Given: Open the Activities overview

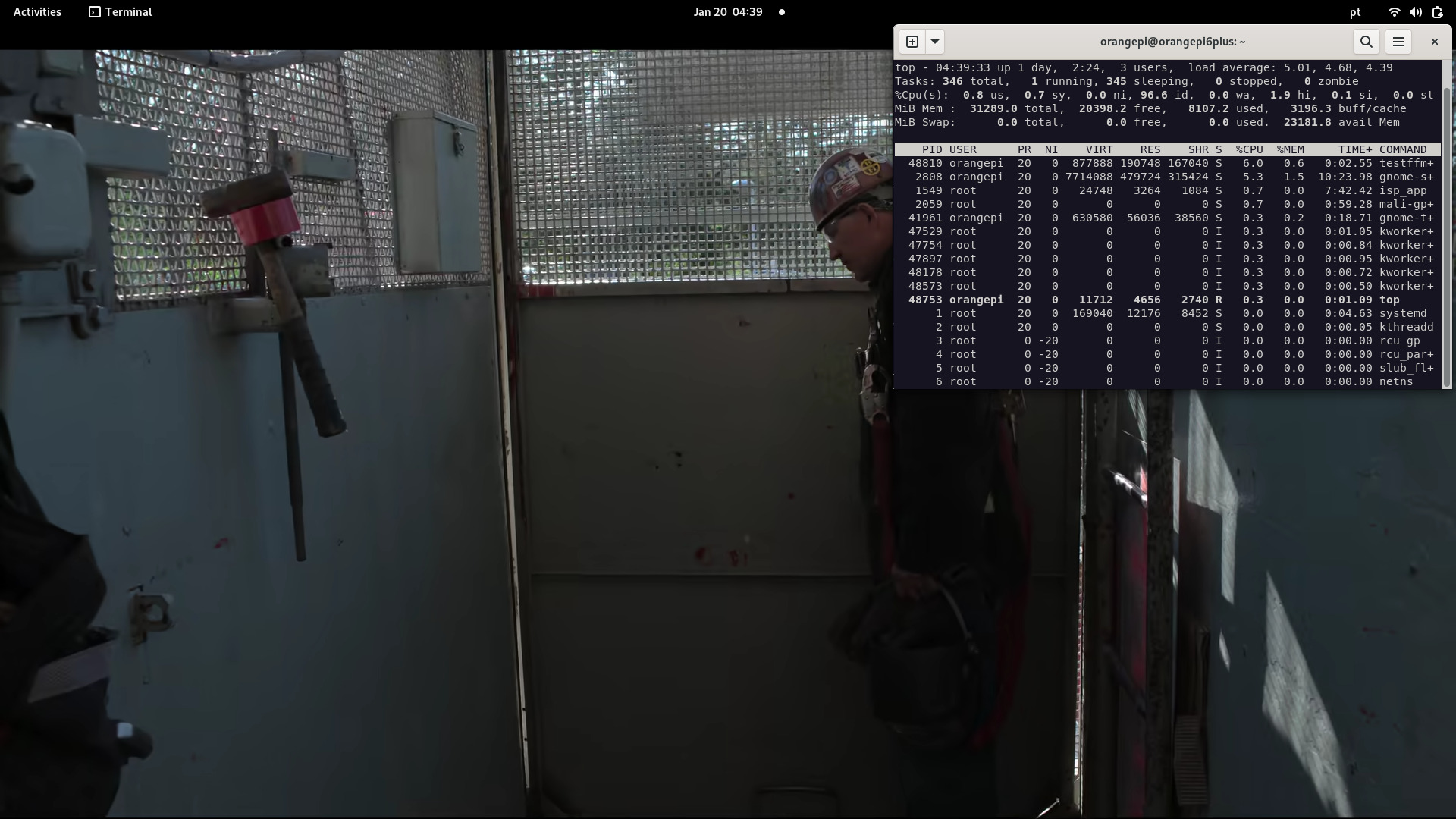Looking at the screenshot, I should (36, 12).
